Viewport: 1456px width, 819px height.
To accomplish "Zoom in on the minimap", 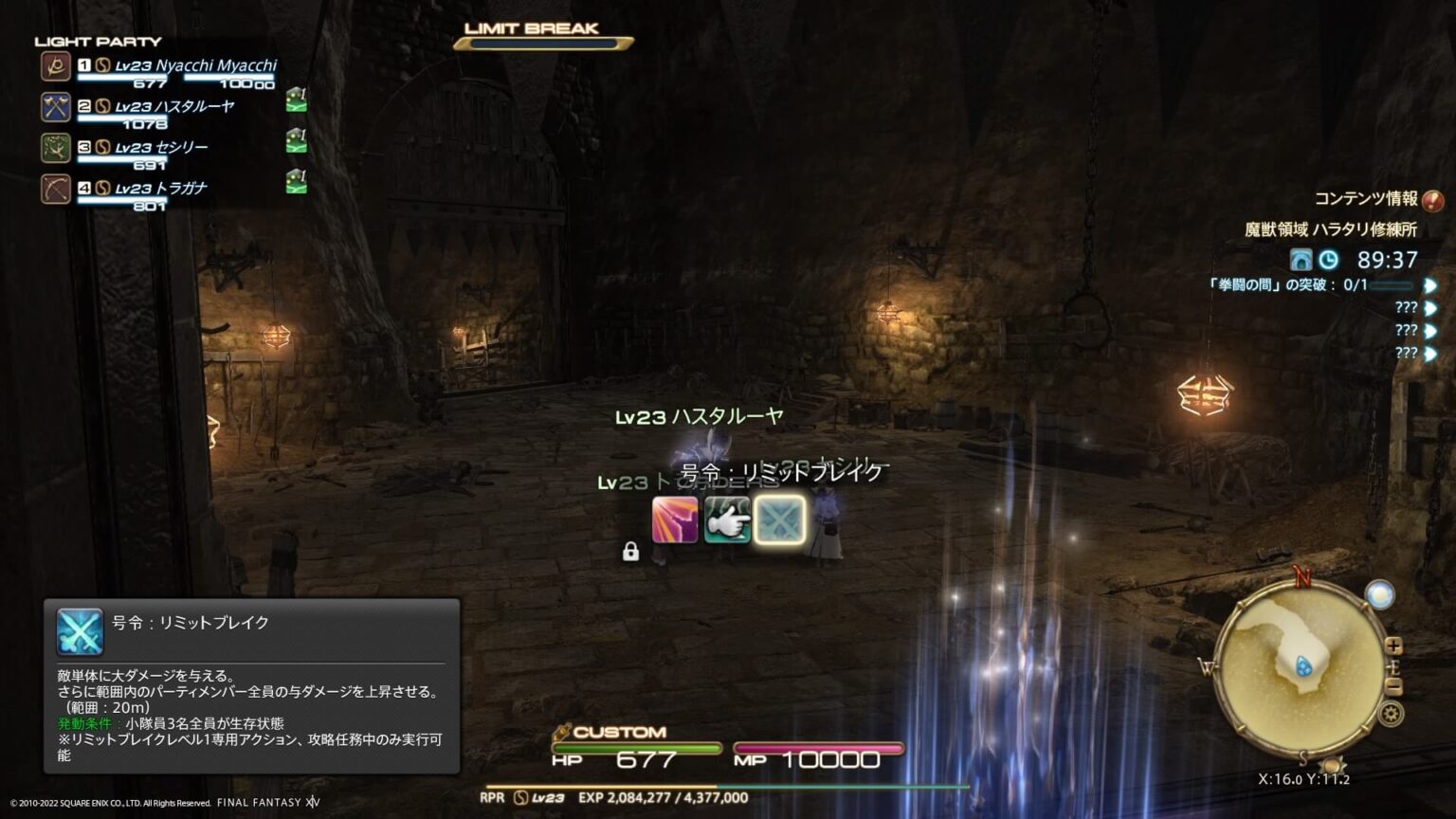I will (x=1393, y=646).
